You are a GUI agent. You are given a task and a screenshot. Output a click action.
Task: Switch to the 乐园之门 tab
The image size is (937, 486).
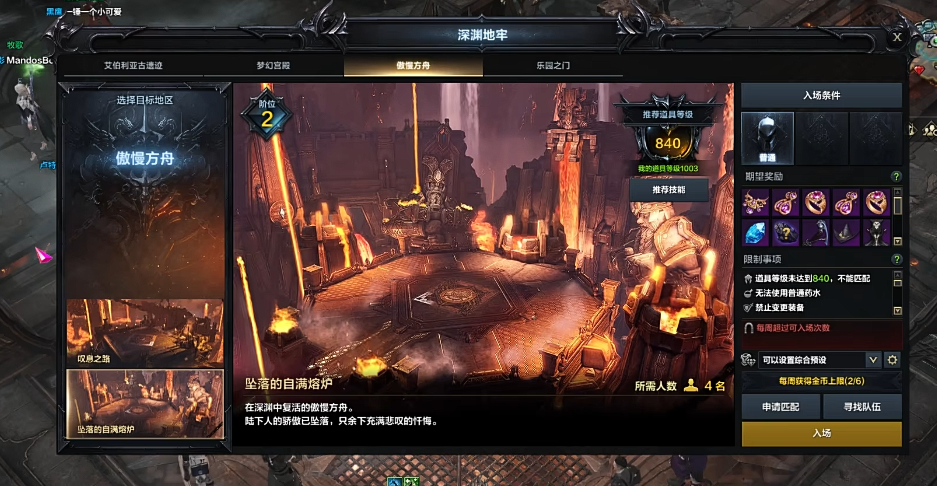coord(552,65)
